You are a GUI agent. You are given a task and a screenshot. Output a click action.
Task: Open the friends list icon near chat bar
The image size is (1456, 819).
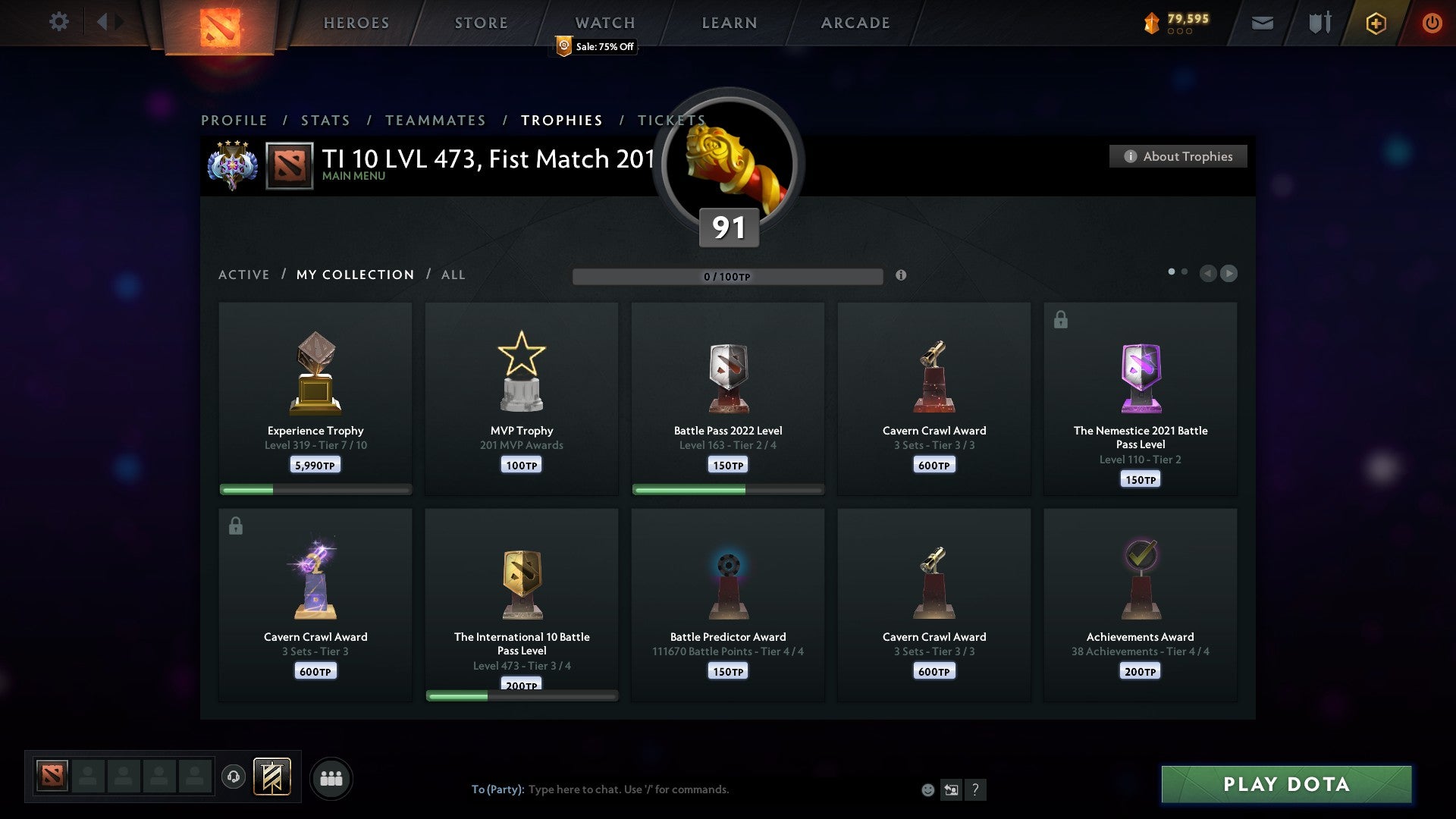331,777
